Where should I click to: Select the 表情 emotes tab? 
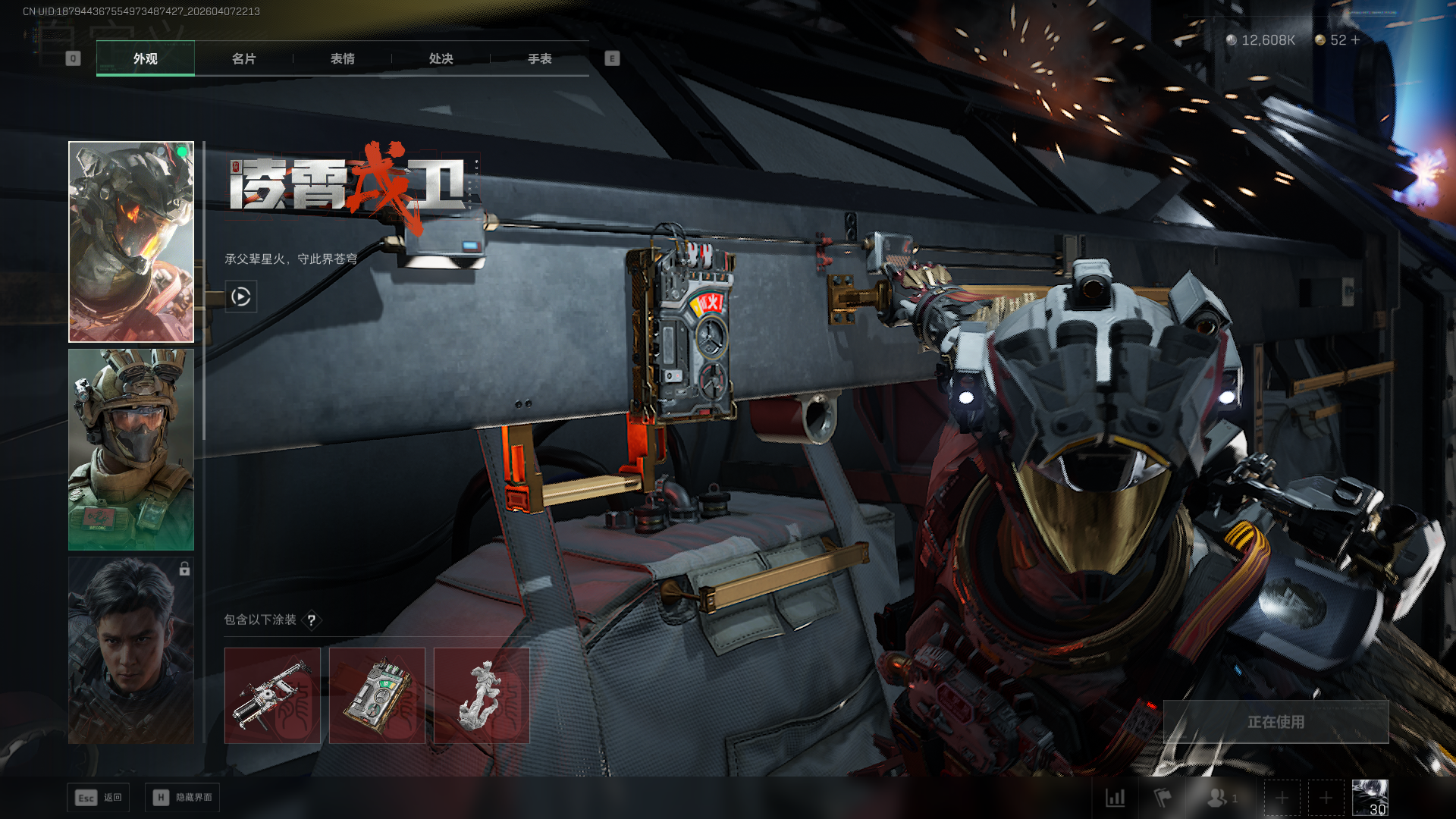coord(342,58)
